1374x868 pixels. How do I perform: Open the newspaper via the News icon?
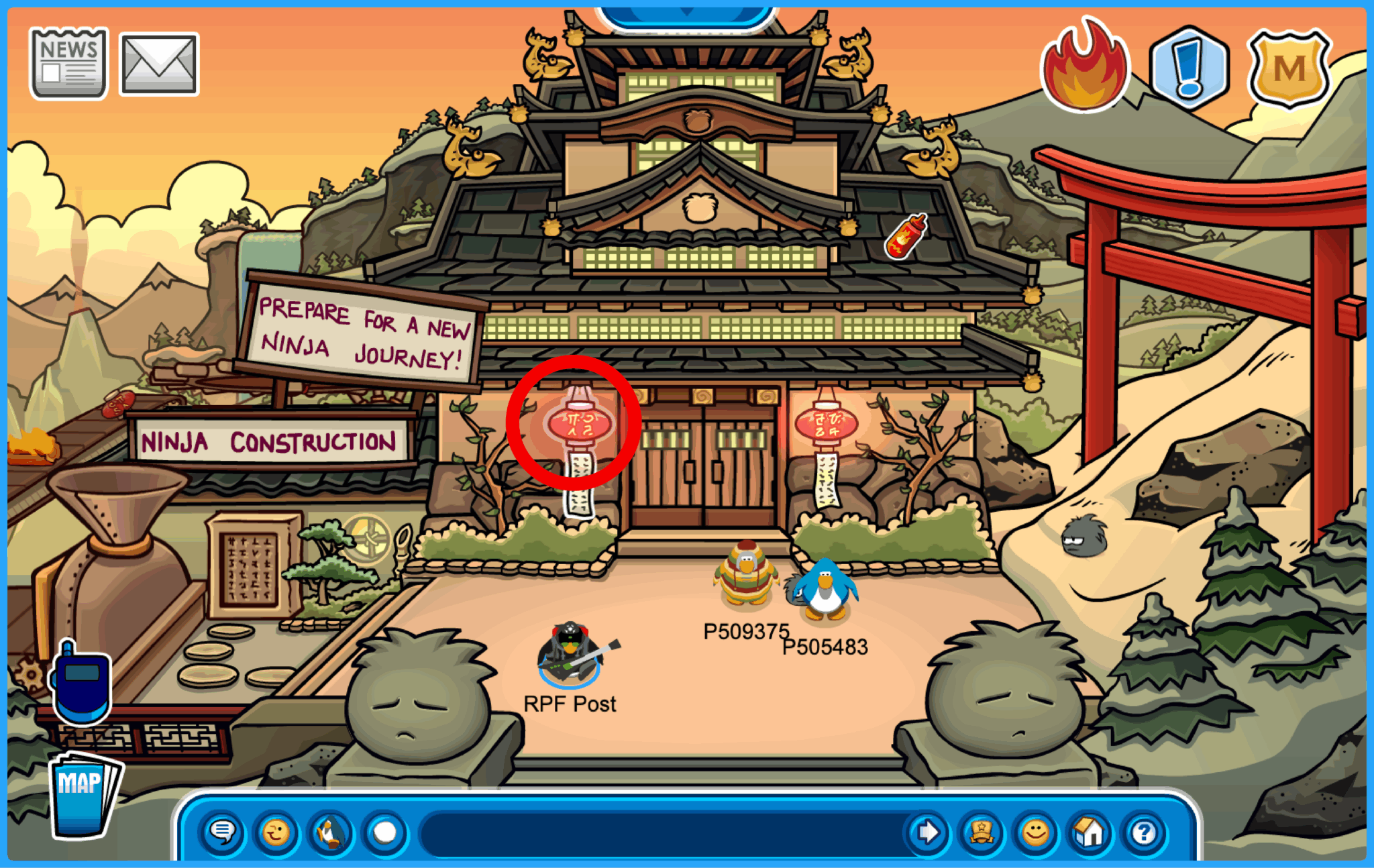pos(69,64)
